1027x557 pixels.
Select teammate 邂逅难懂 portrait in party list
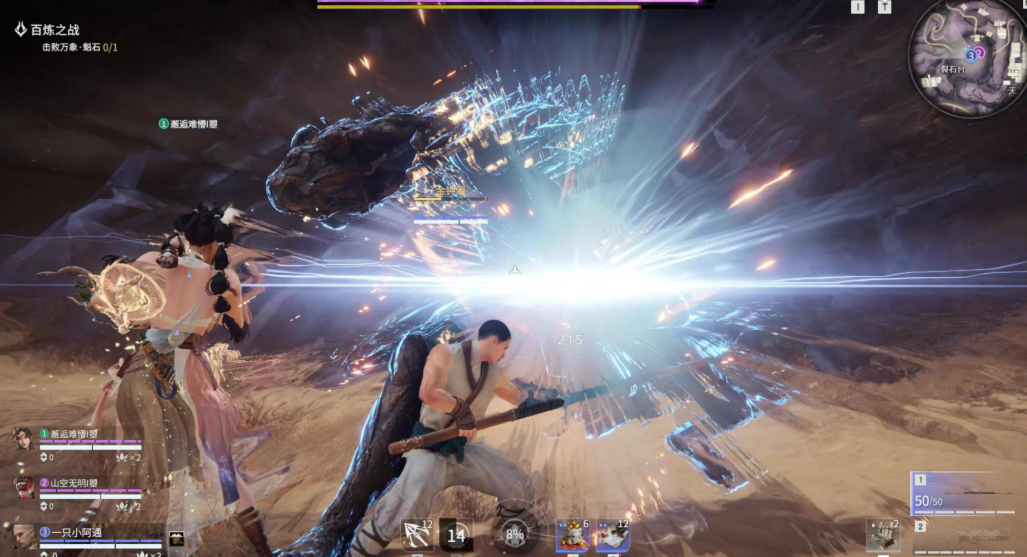pos(22,439)
